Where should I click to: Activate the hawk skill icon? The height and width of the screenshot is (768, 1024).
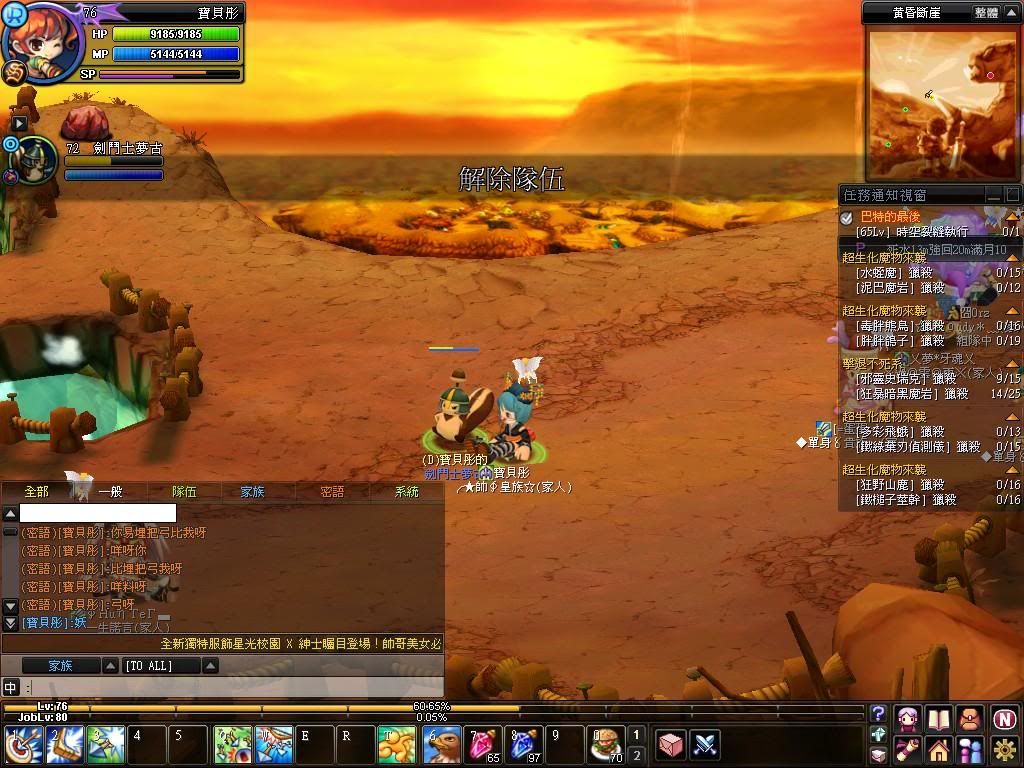click(442, 745)
